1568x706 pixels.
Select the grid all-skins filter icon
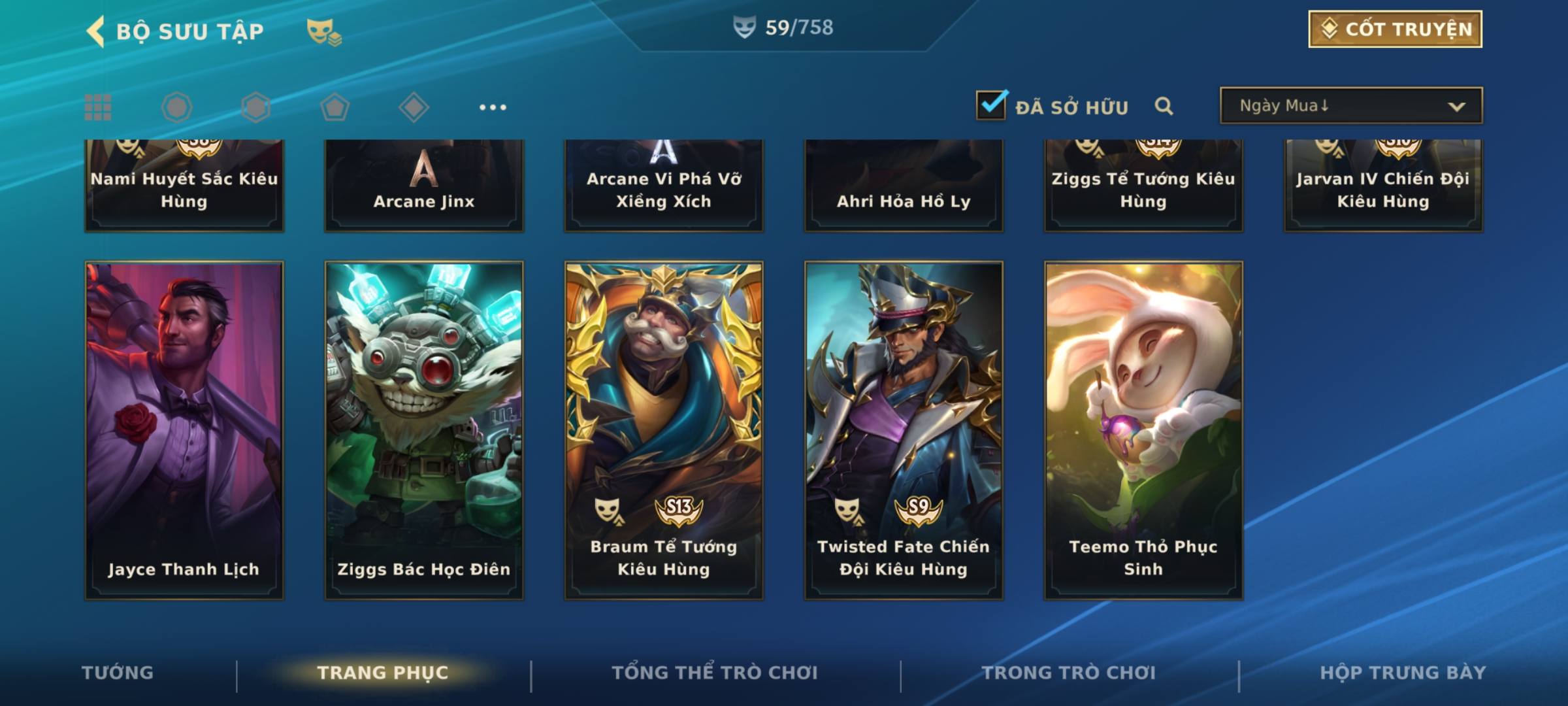click(x=98, y=107)
